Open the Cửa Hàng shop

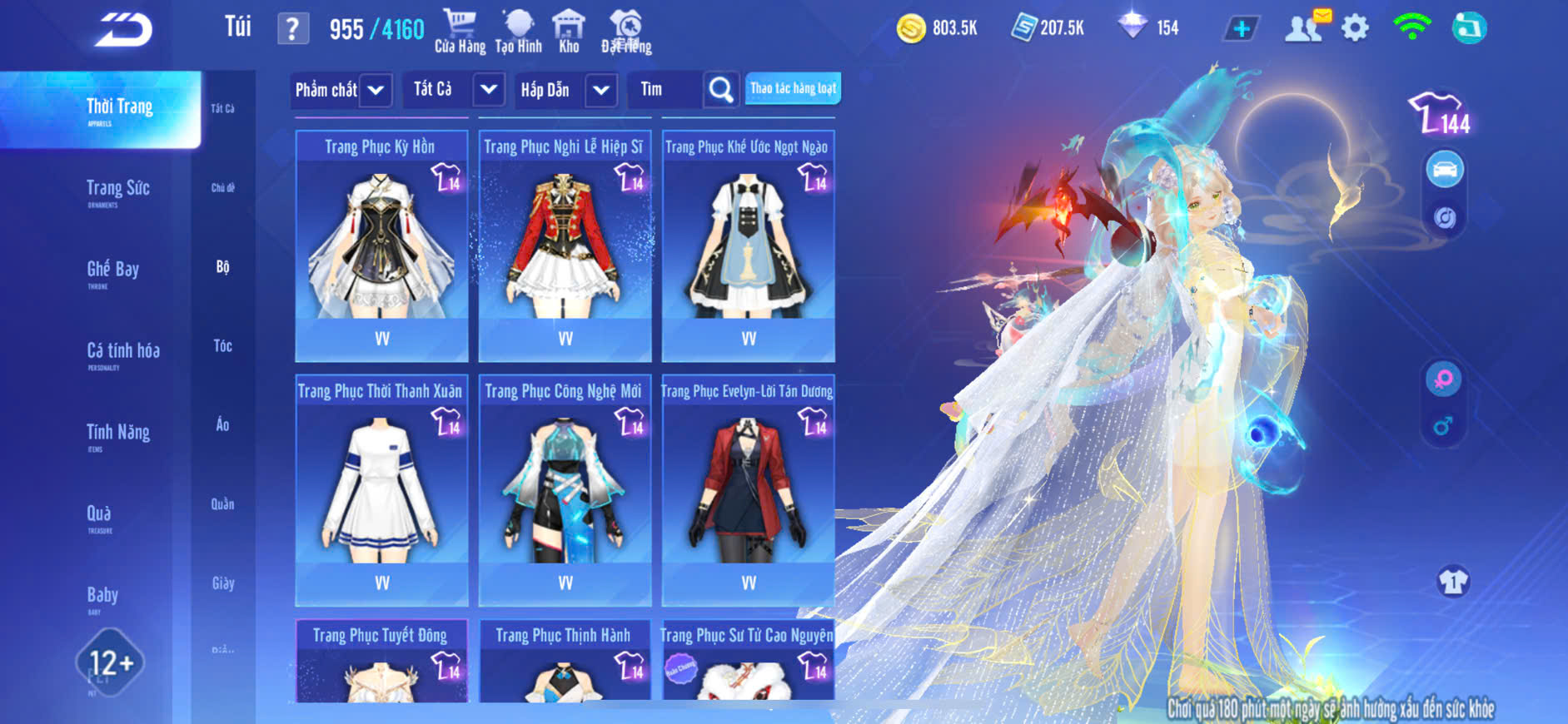pyautogui.click(x=460, y=32)
